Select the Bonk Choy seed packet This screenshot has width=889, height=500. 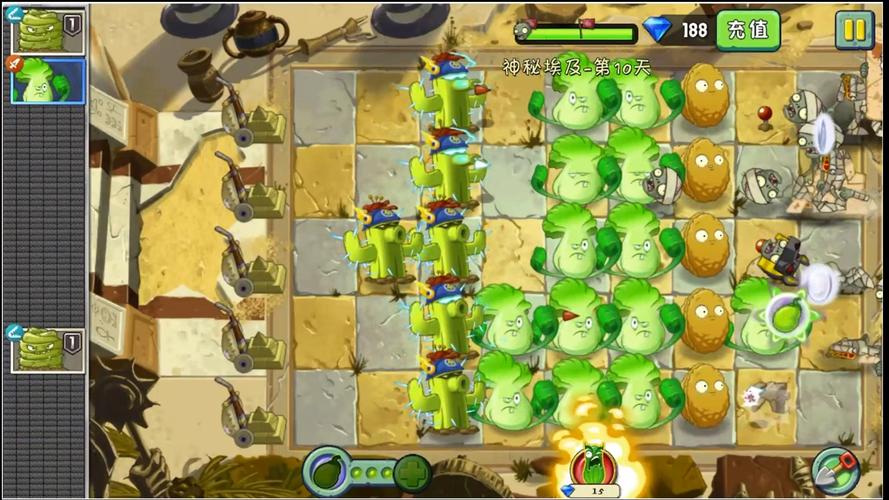47,80
